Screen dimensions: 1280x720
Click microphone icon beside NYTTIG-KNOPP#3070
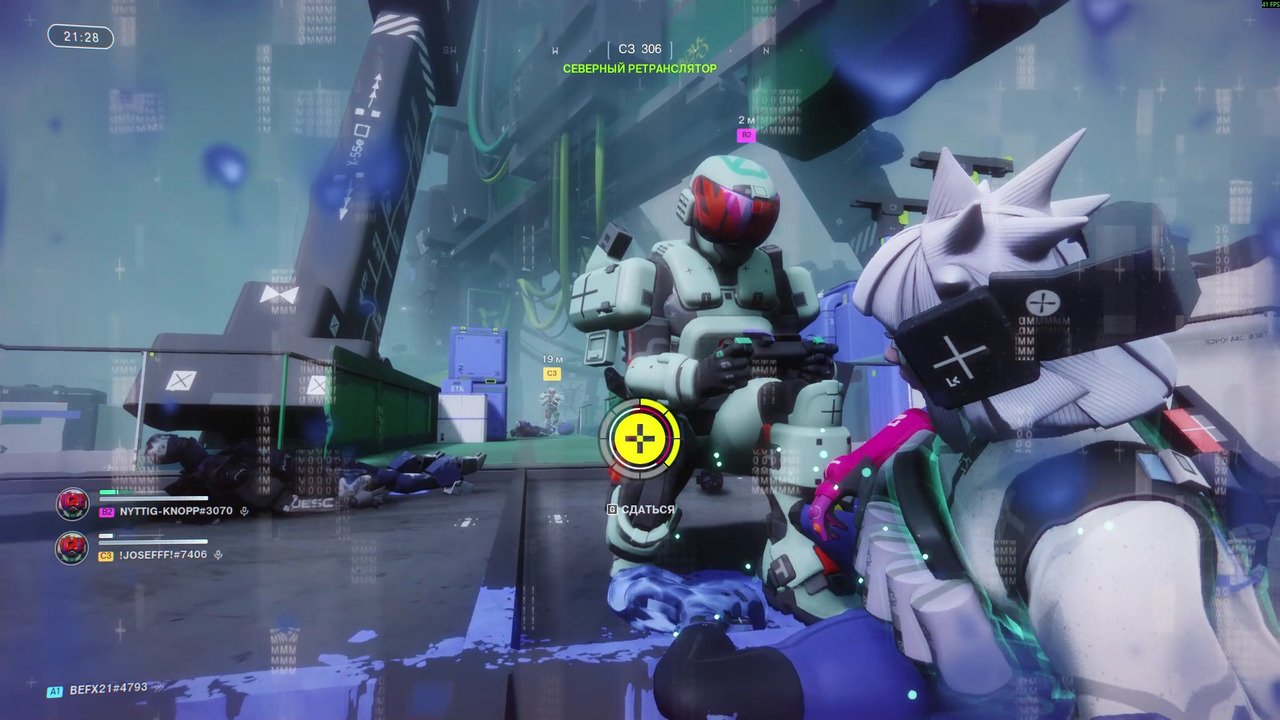[x=243, y=511]
